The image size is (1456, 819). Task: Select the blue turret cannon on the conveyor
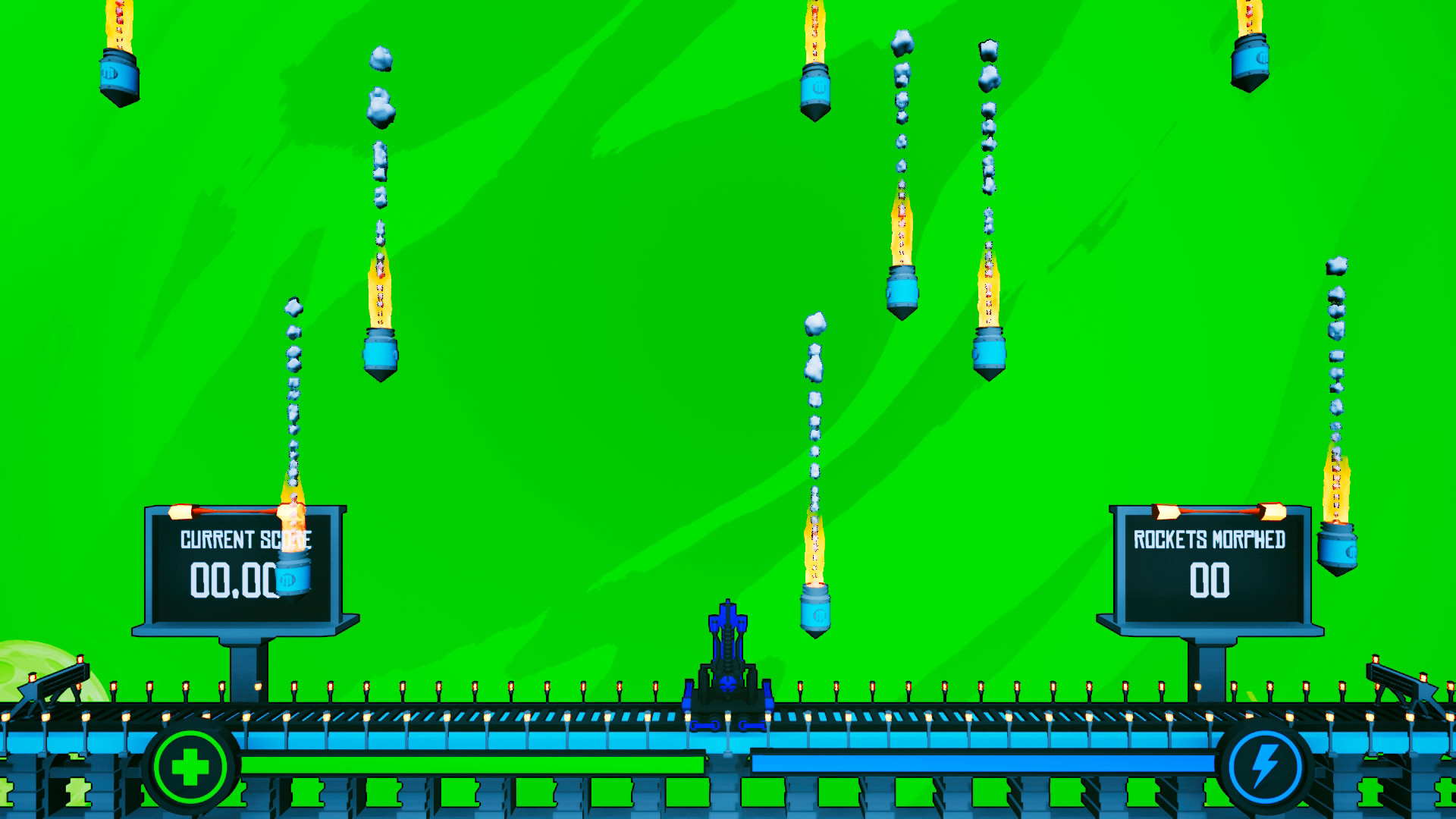point(726,660)
